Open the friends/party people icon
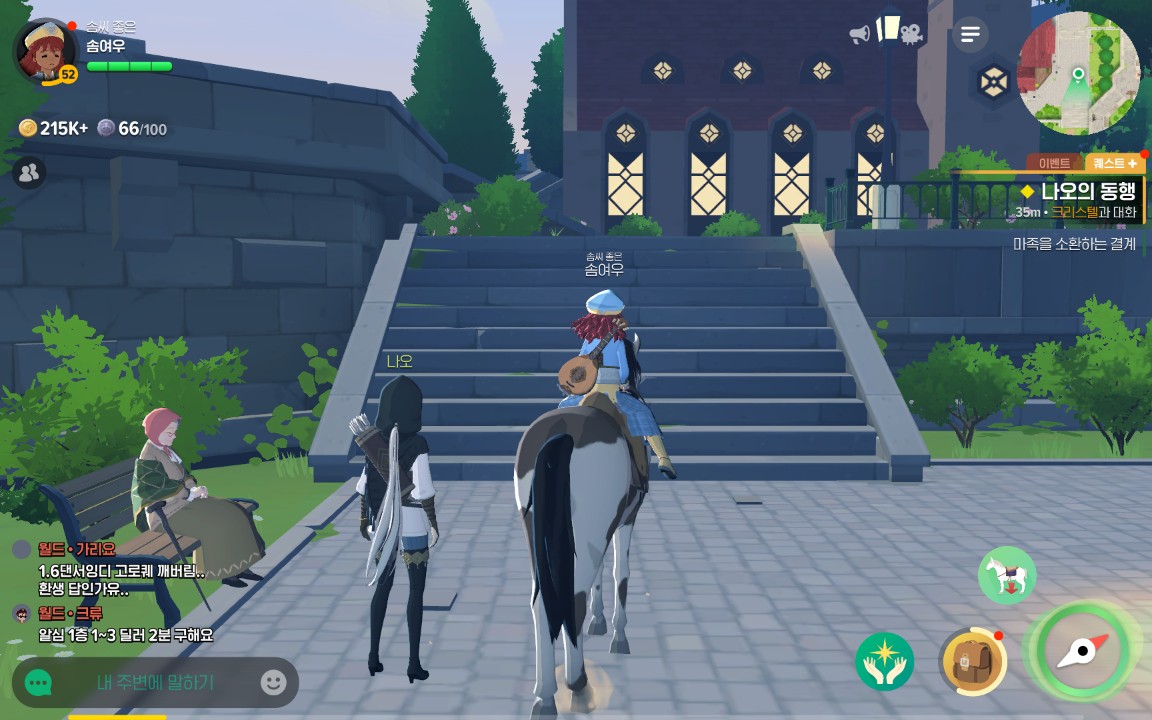This screenshot has width=1152, height=720. click(29, 173)
